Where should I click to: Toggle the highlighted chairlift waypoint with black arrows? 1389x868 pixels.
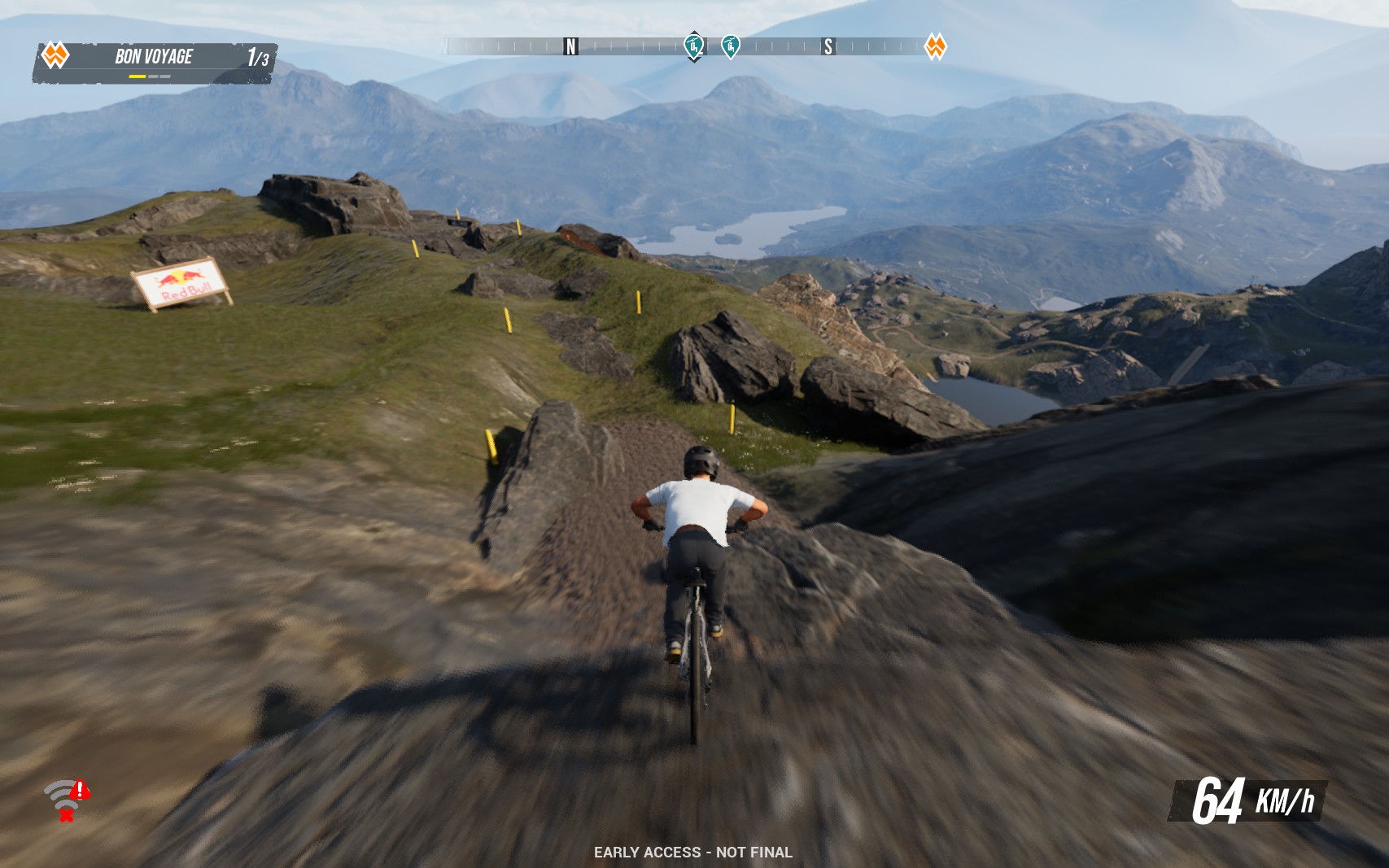(693, 46)
